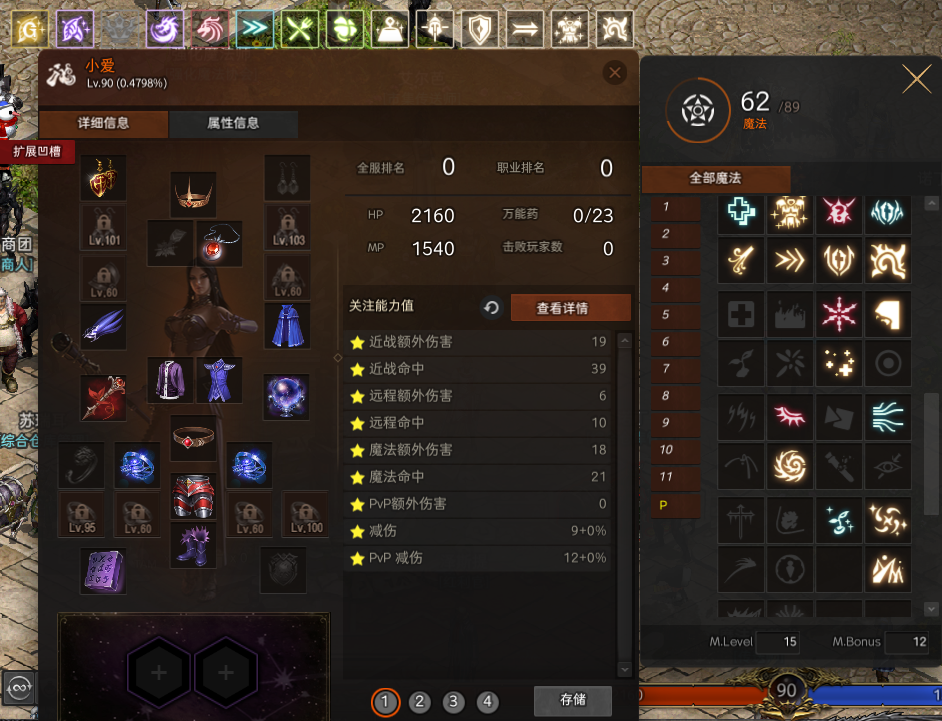
Task: Choose equipment preset number 2
Action: click(x=419, y=702)
